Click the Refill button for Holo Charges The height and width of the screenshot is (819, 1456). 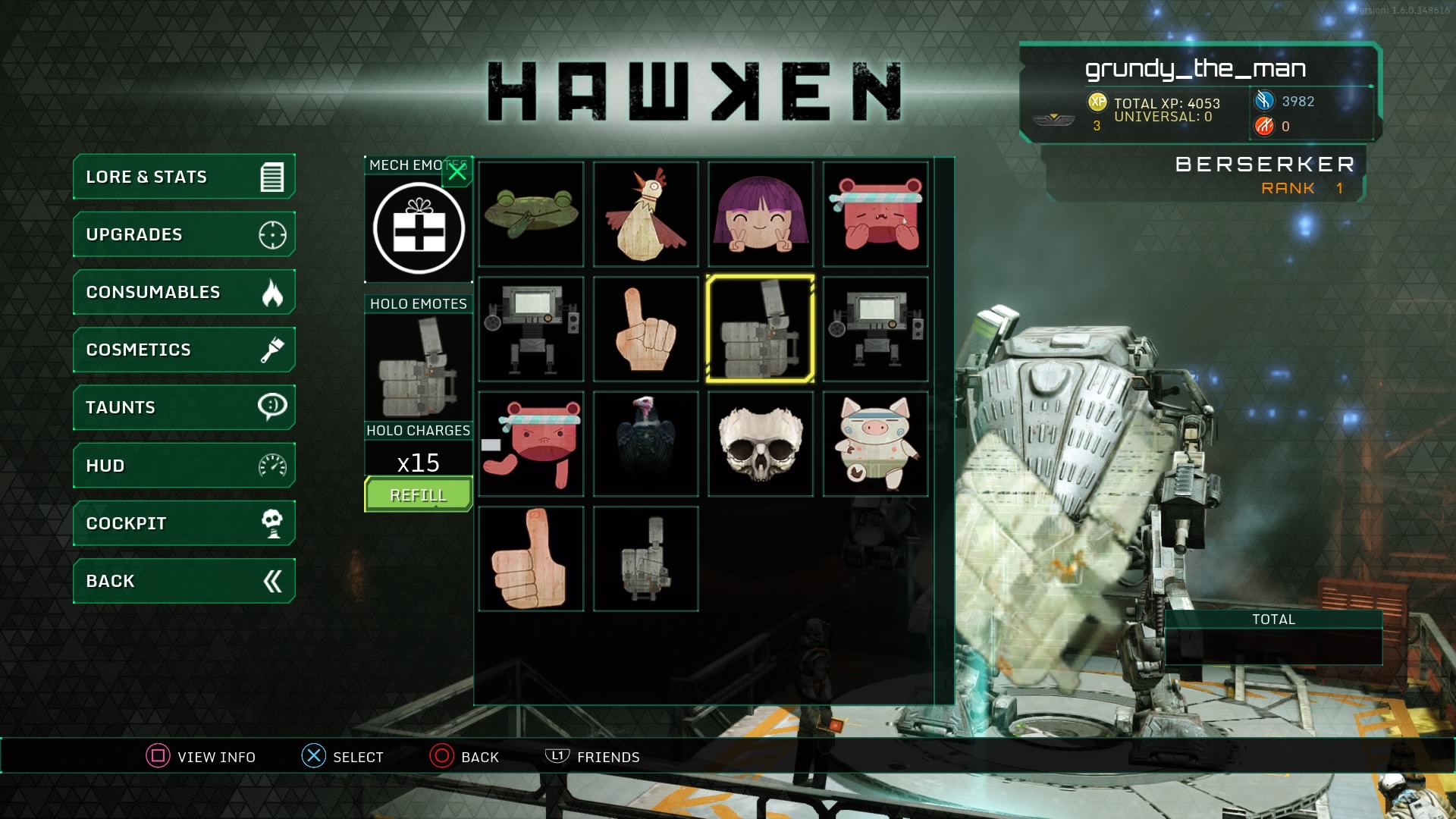[418, 494]
